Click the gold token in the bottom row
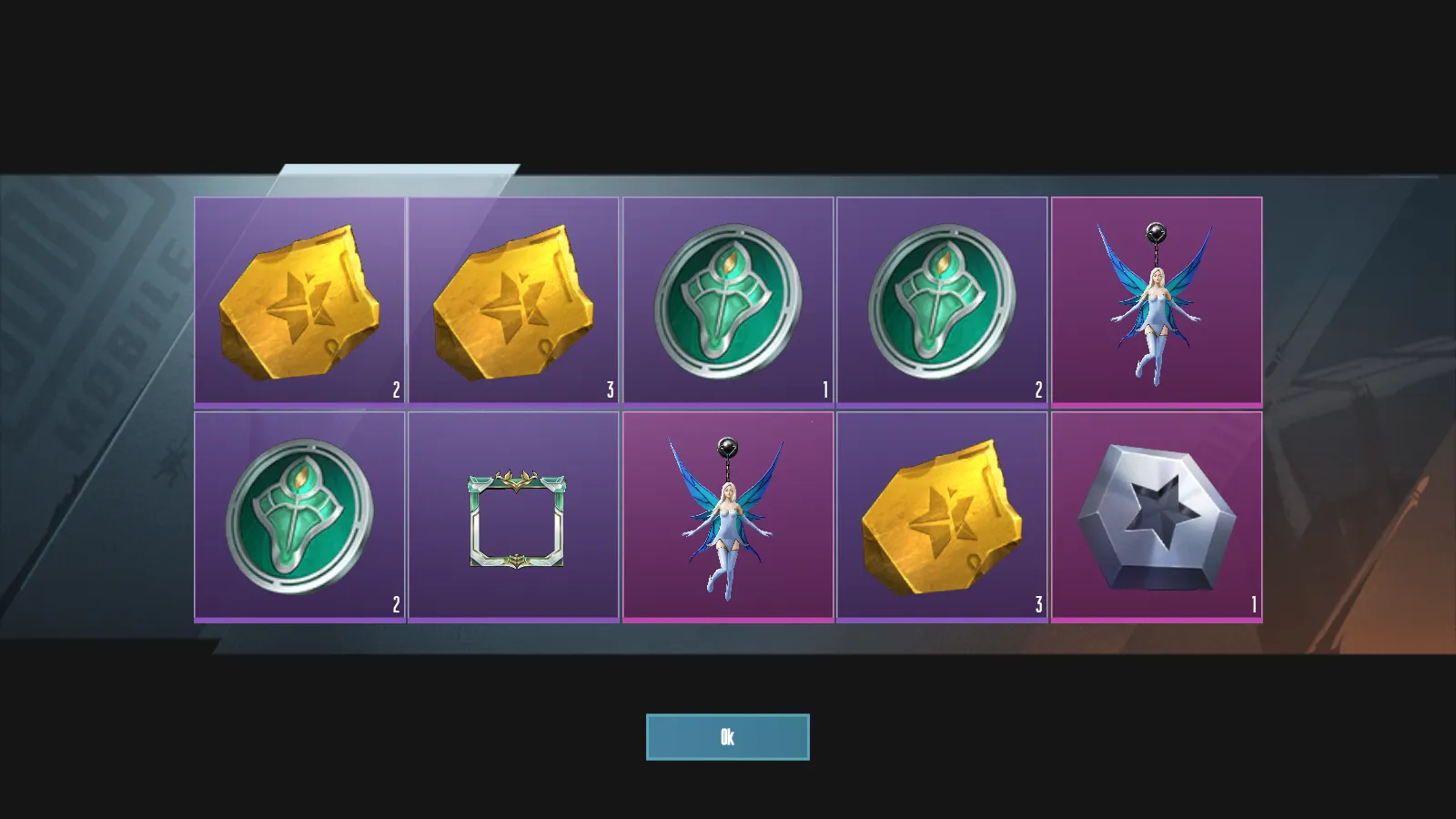 click(x=942, y=514)
